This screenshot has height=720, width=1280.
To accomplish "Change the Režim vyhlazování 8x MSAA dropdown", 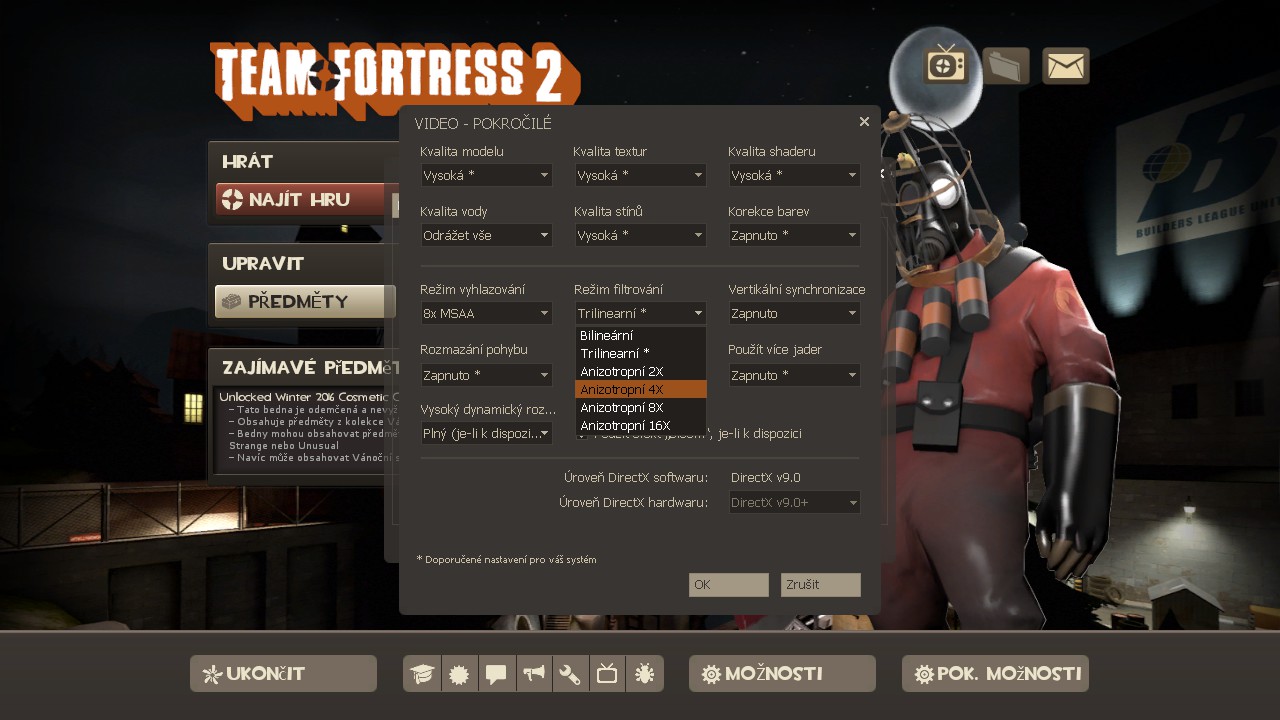I will coord(486,314).
